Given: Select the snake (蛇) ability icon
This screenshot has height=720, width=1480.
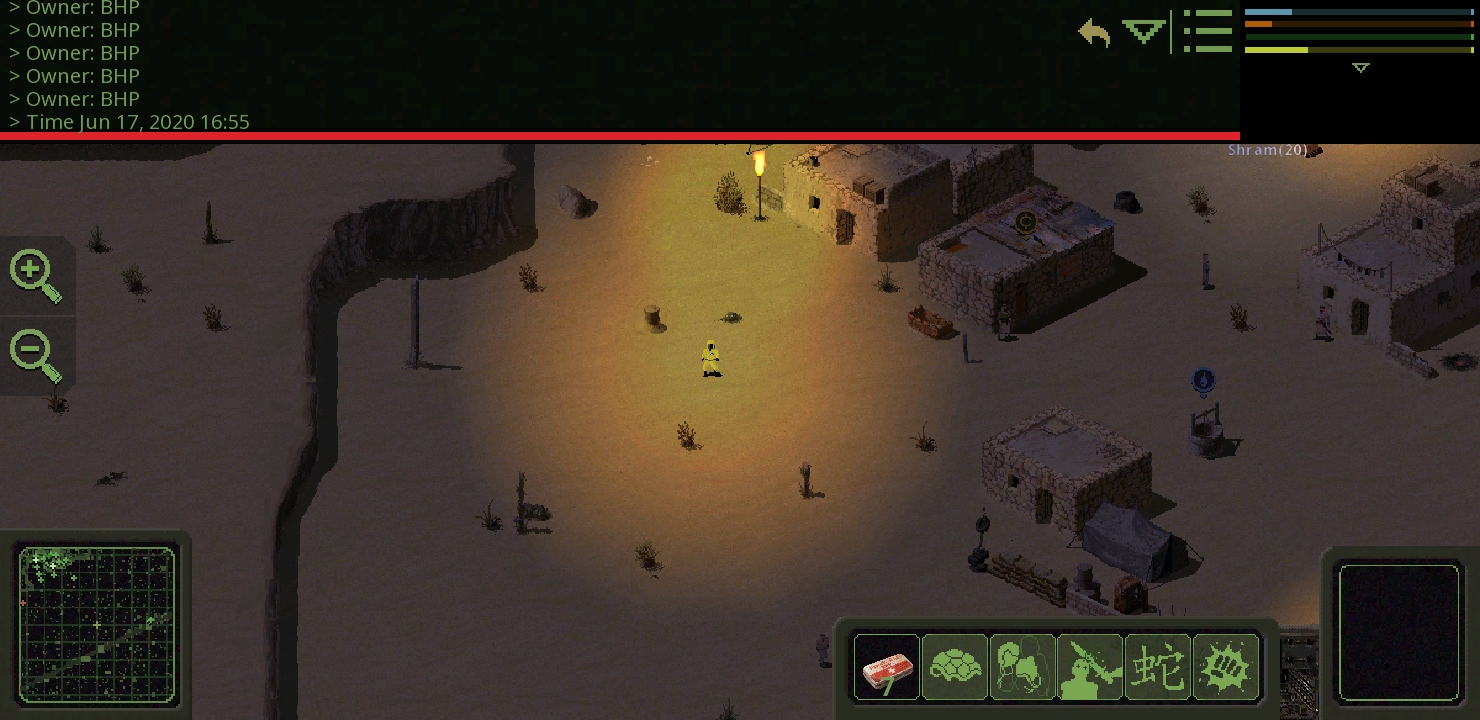Looking at the screenshot, I should coord(1158,667).
